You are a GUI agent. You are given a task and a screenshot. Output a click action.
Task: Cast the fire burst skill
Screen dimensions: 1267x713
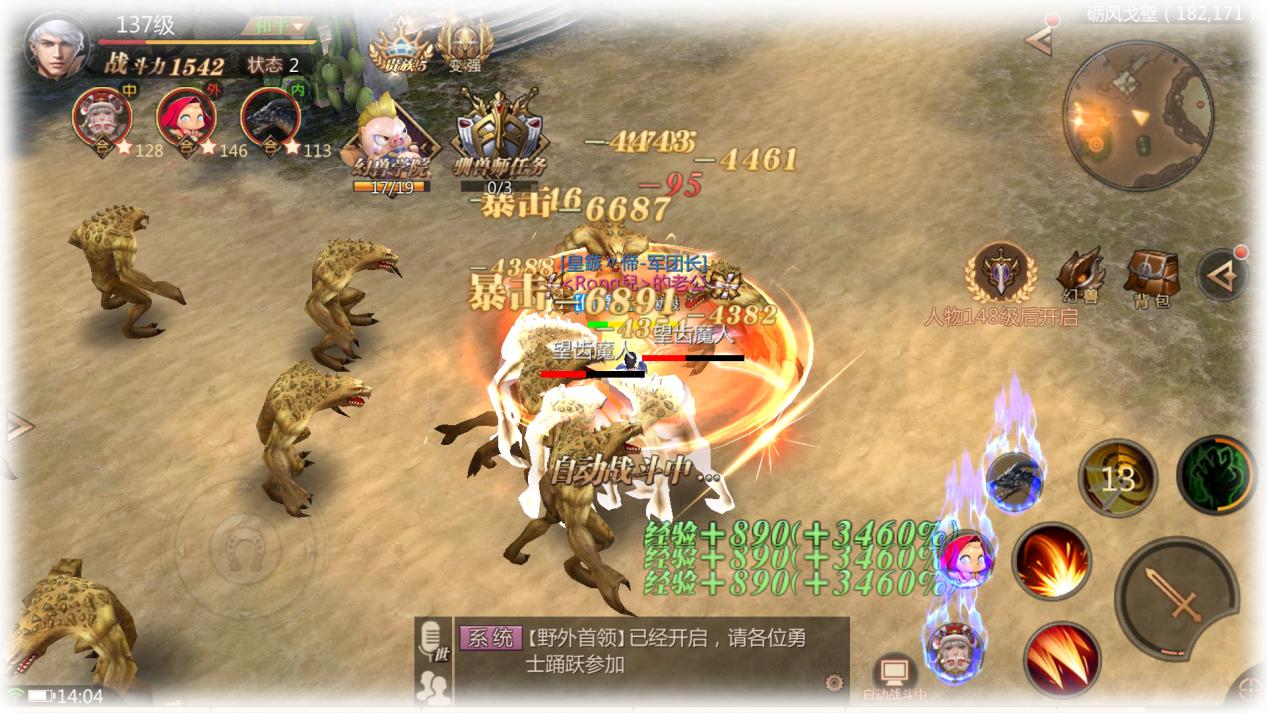point(1051,561)
